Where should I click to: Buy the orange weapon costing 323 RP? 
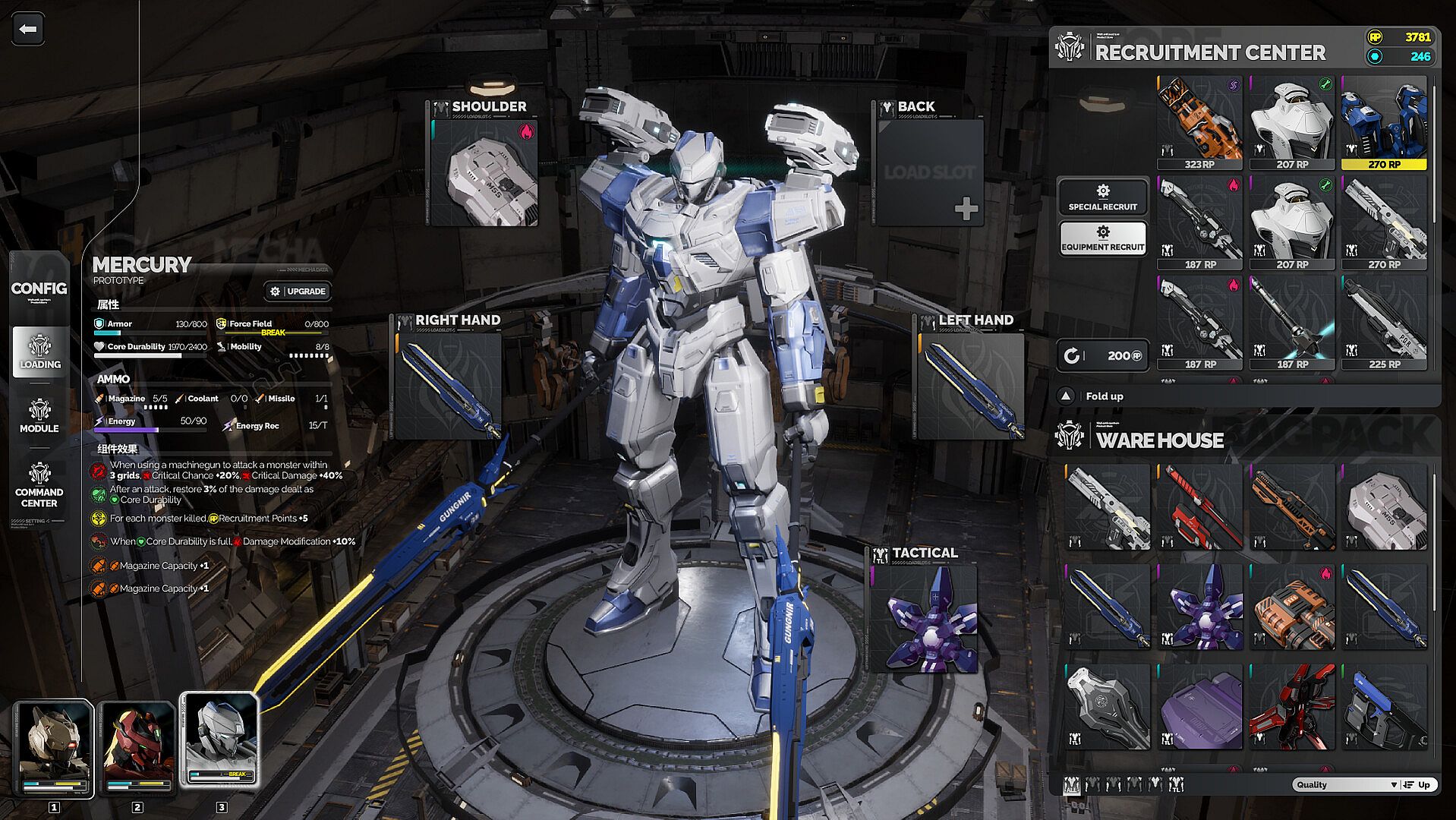click(1199, 122)
